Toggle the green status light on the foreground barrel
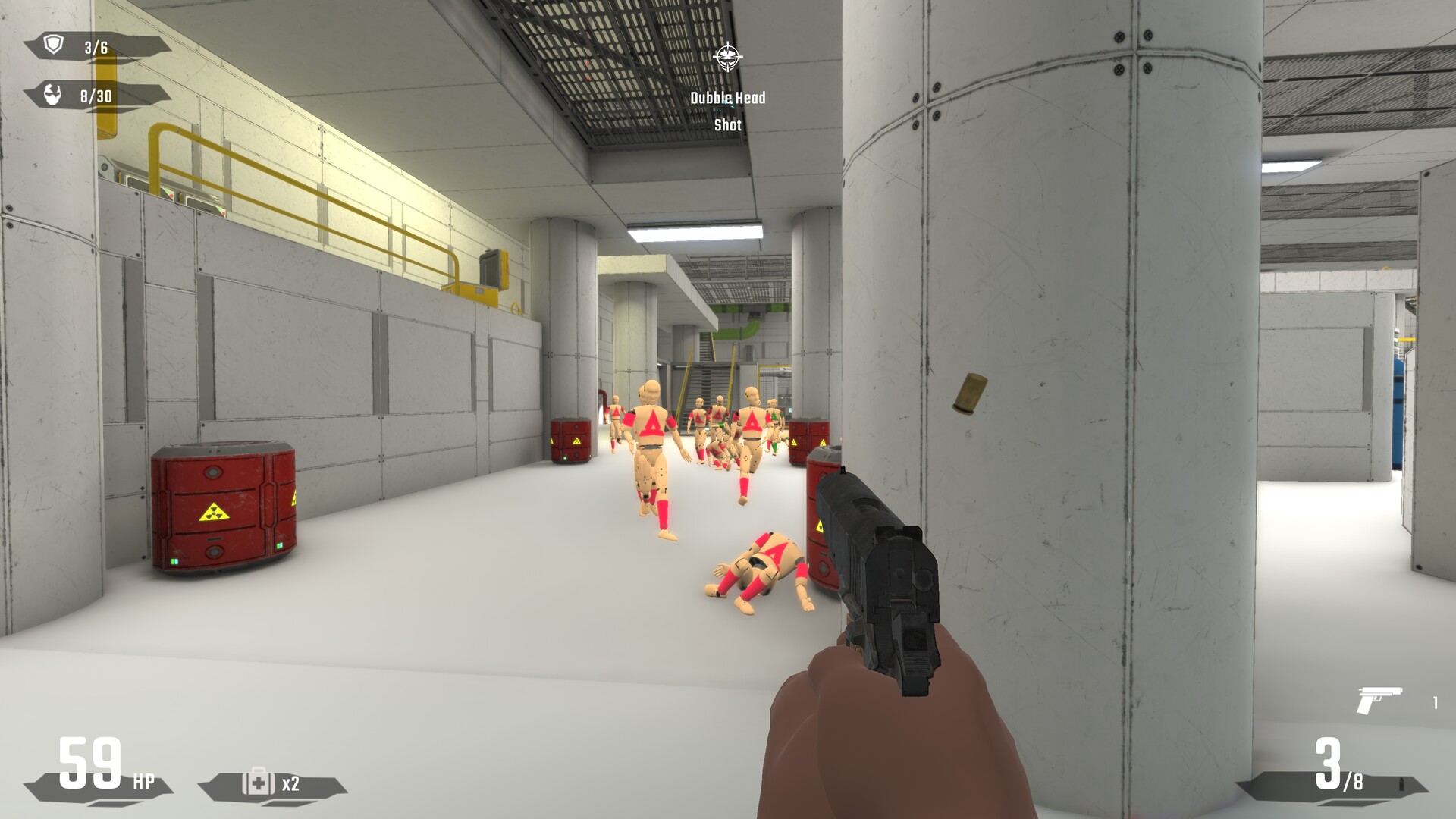 pos(808,564)
